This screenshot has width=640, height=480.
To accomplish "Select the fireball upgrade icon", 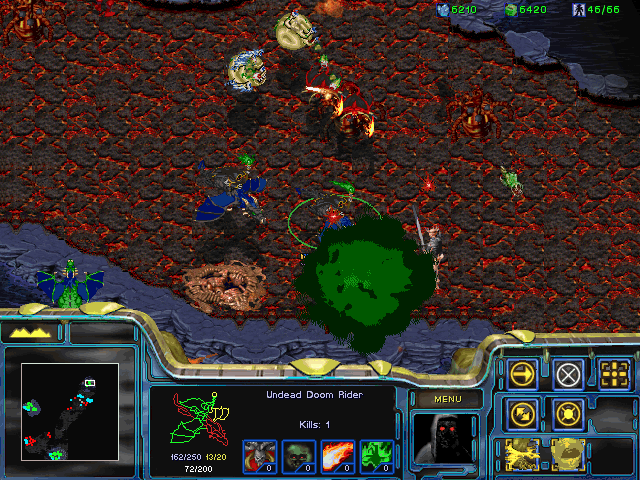I will pyautogui.click(x=335, y=454).
